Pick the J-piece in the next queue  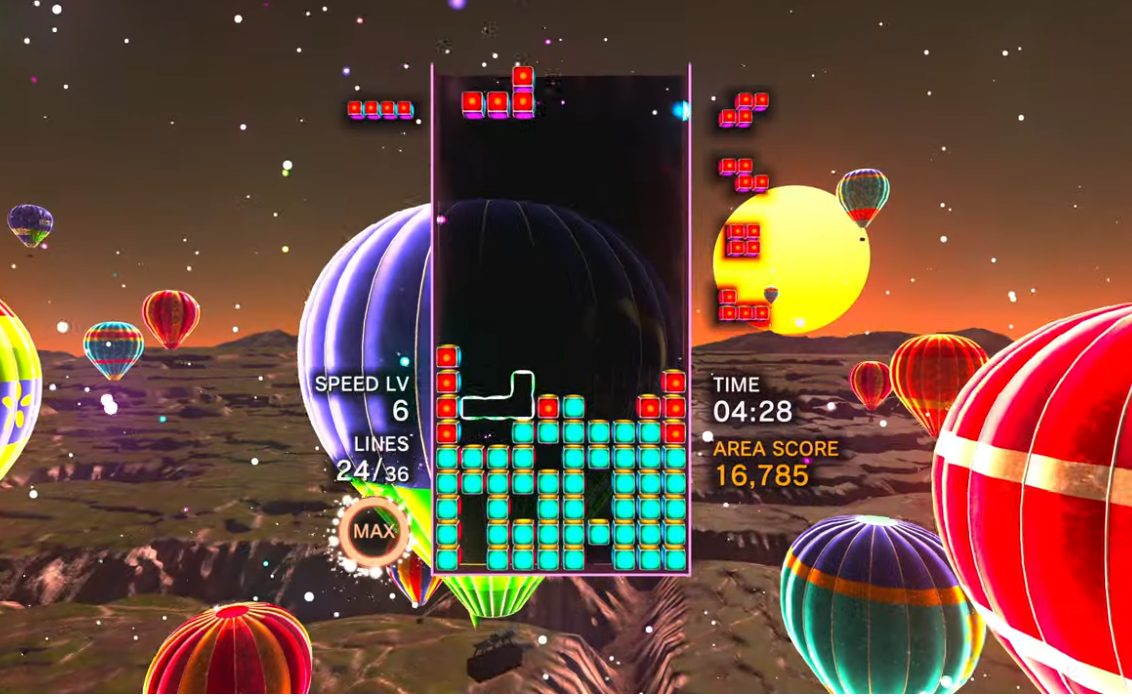point(744,307)
